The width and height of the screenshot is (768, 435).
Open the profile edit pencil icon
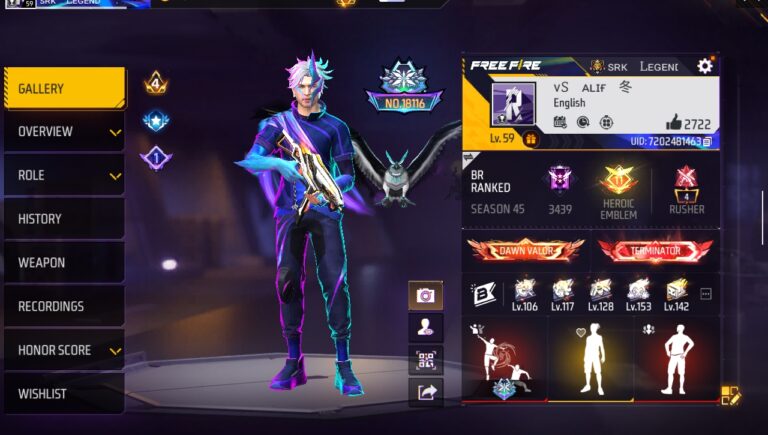(x=730, y=396)
